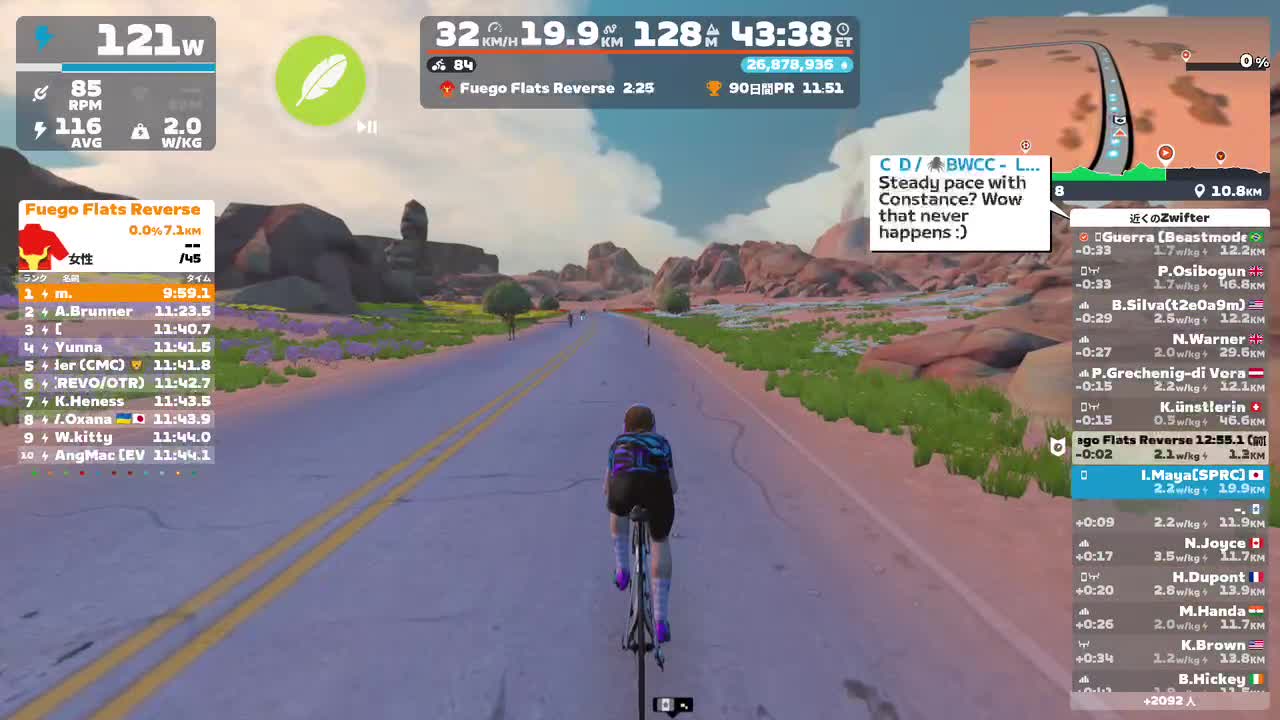Toggle the 0% gradient indicator on minimap
Image resolution: width=1280 pixels, height=720 pixels.
[1244, 62]
